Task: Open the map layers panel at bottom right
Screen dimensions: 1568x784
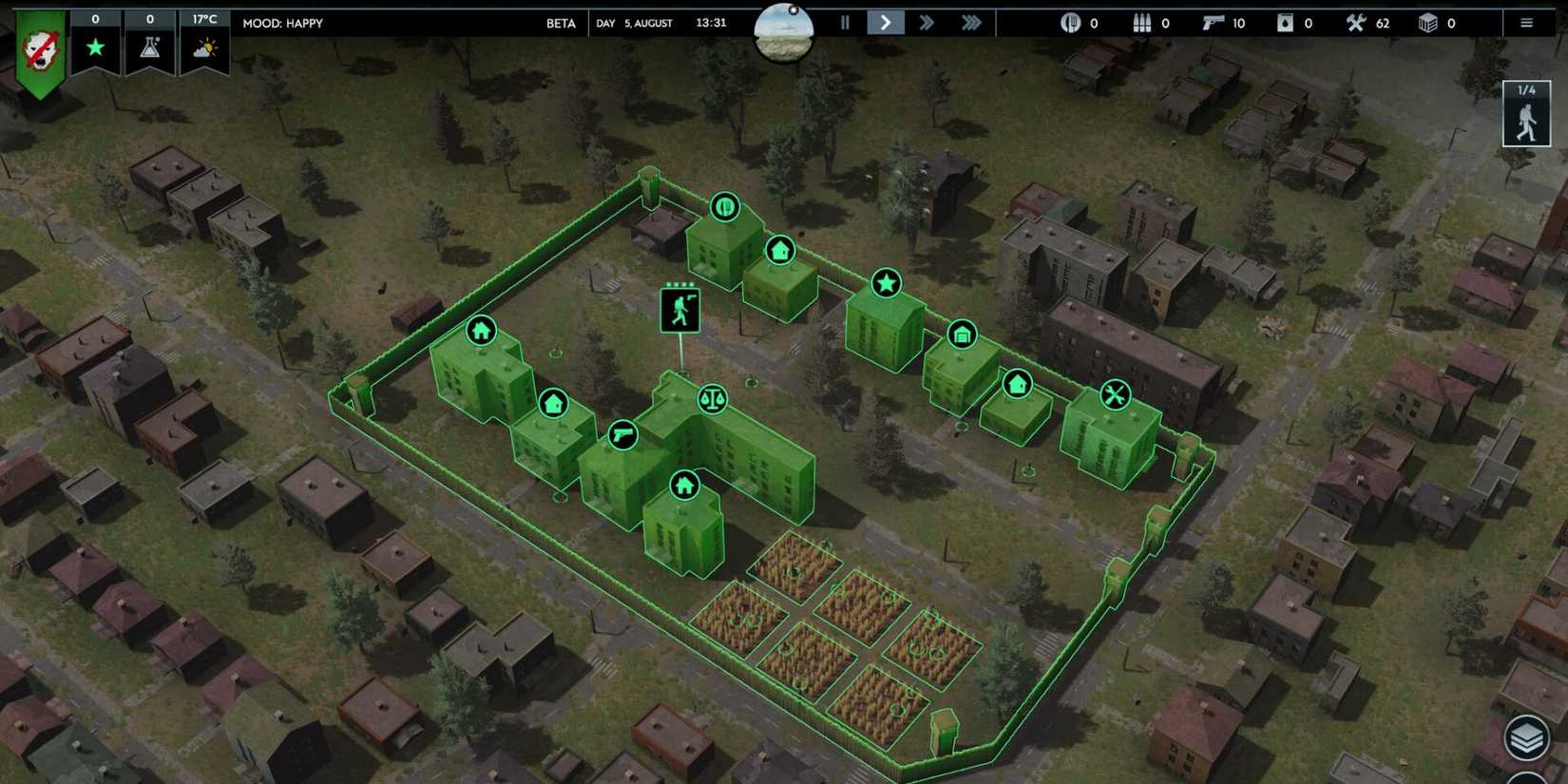Action: point(1528,736)
